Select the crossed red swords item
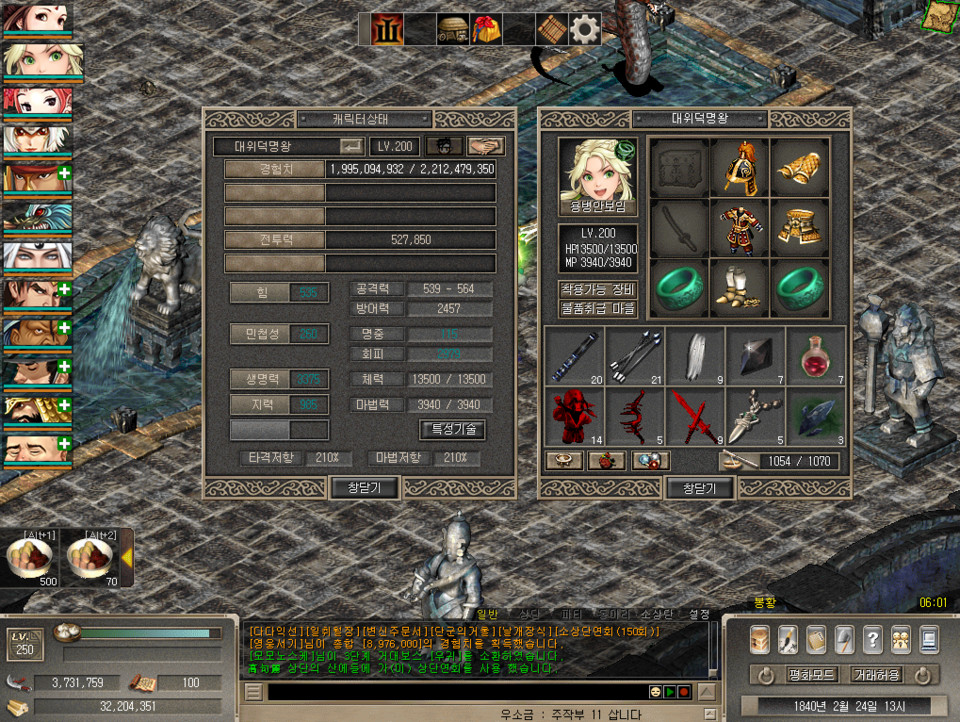The width and height of the screenshot is (960, 722). click(x=695, y=415)
